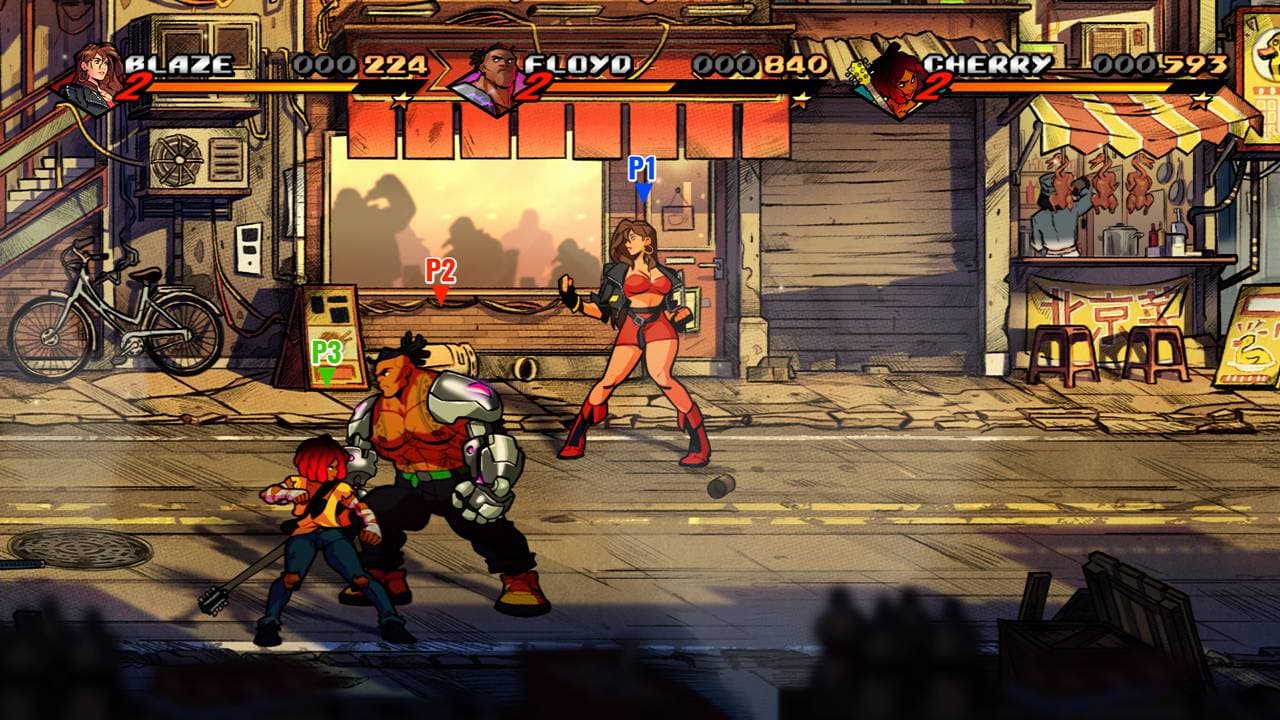Click the star icon under Floyd's health bar
This screenshot has height=720, width=1280.
tap(800, 99)
